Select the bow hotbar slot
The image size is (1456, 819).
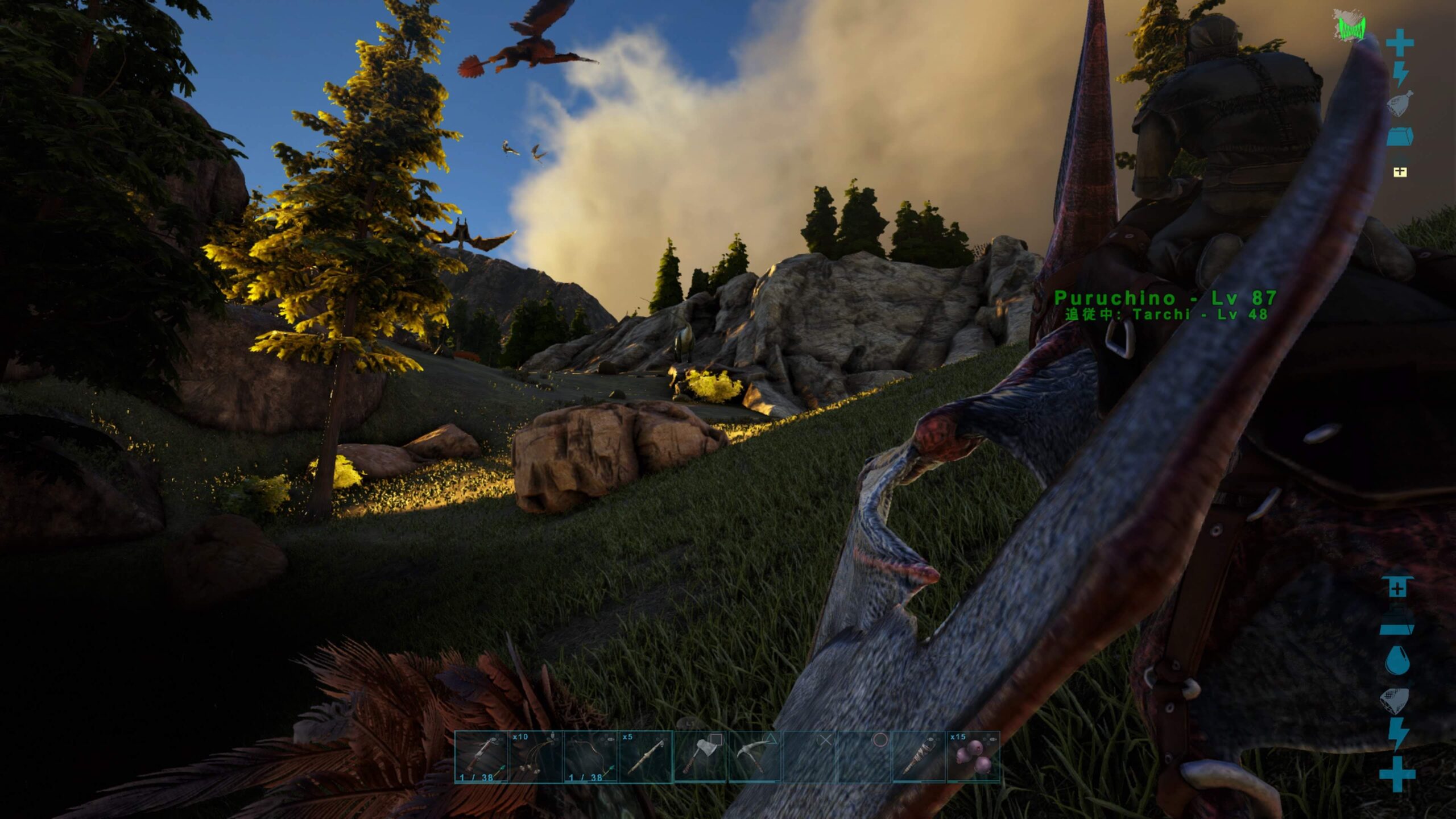(590, 756)
